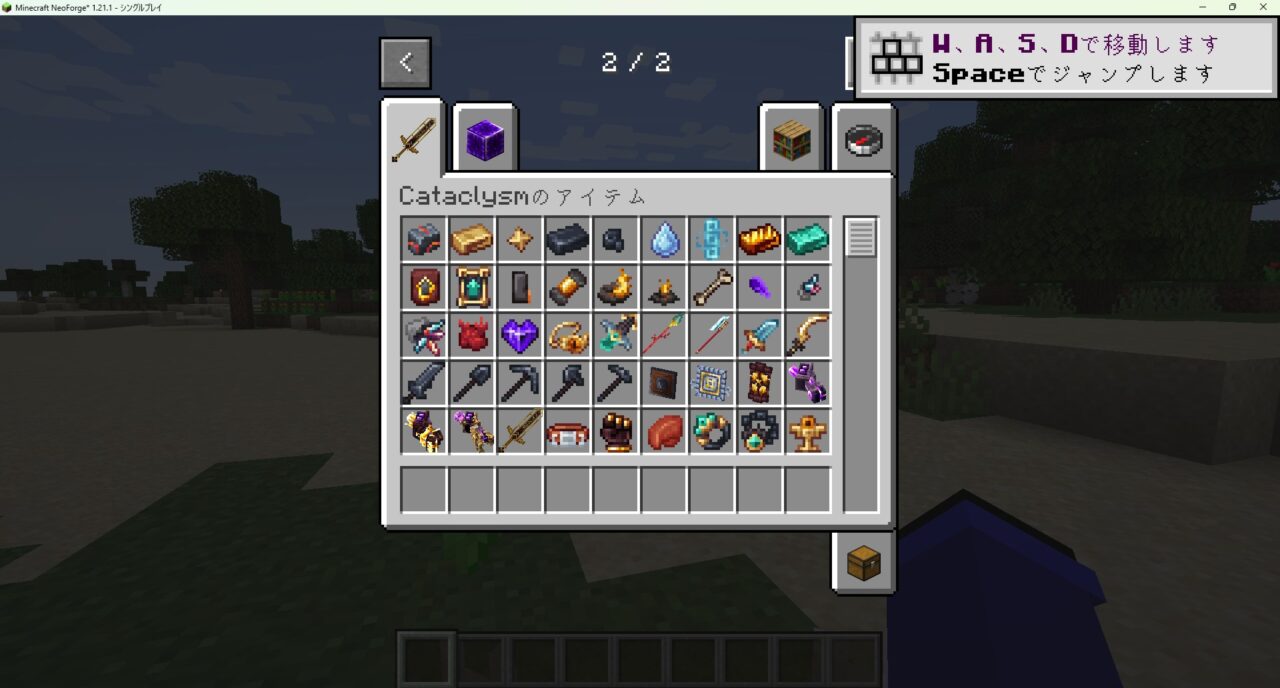1280x688 pixels.
Task: Click the creative inventory scrollbar handle
Action: [861, 238]
